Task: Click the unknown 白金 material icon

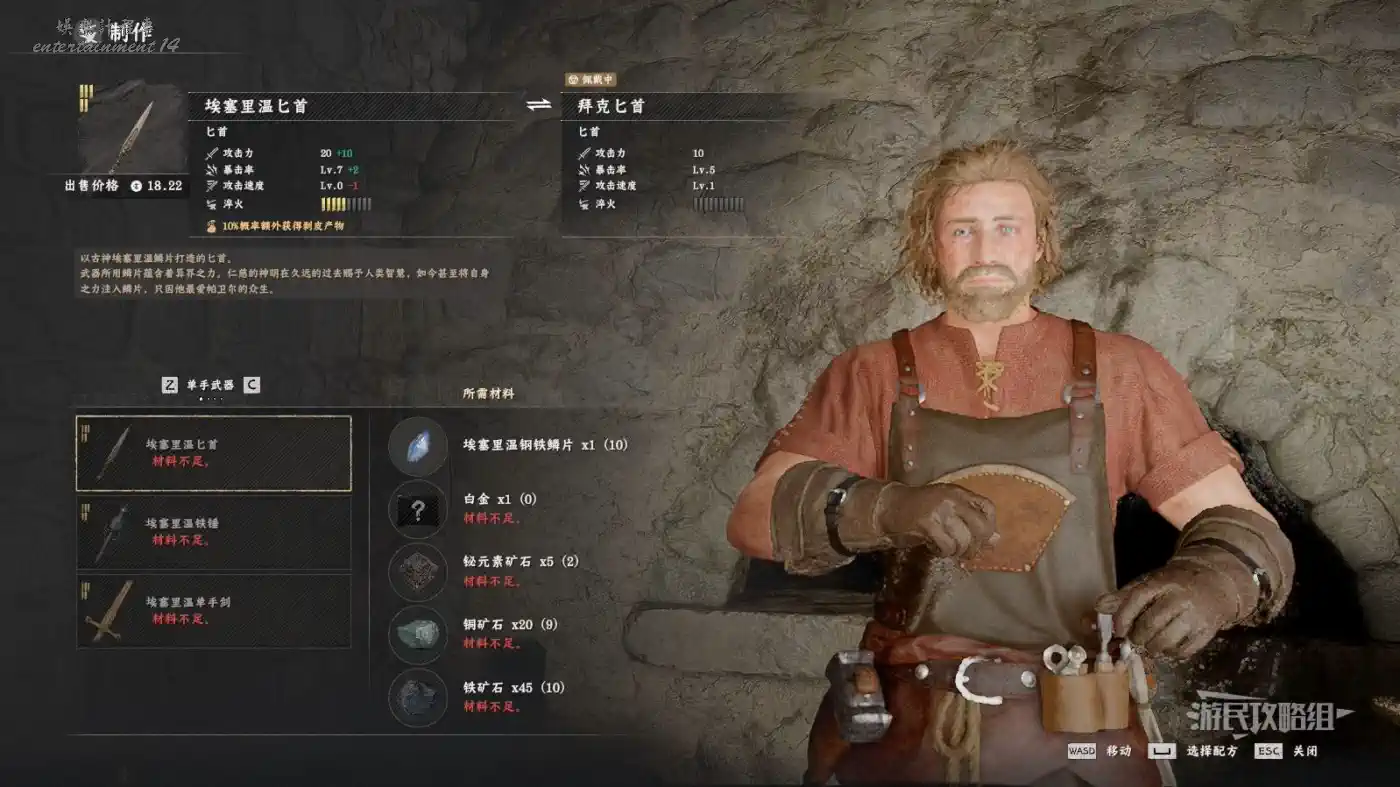Action: pyautogui.click(x=417, y=508)
